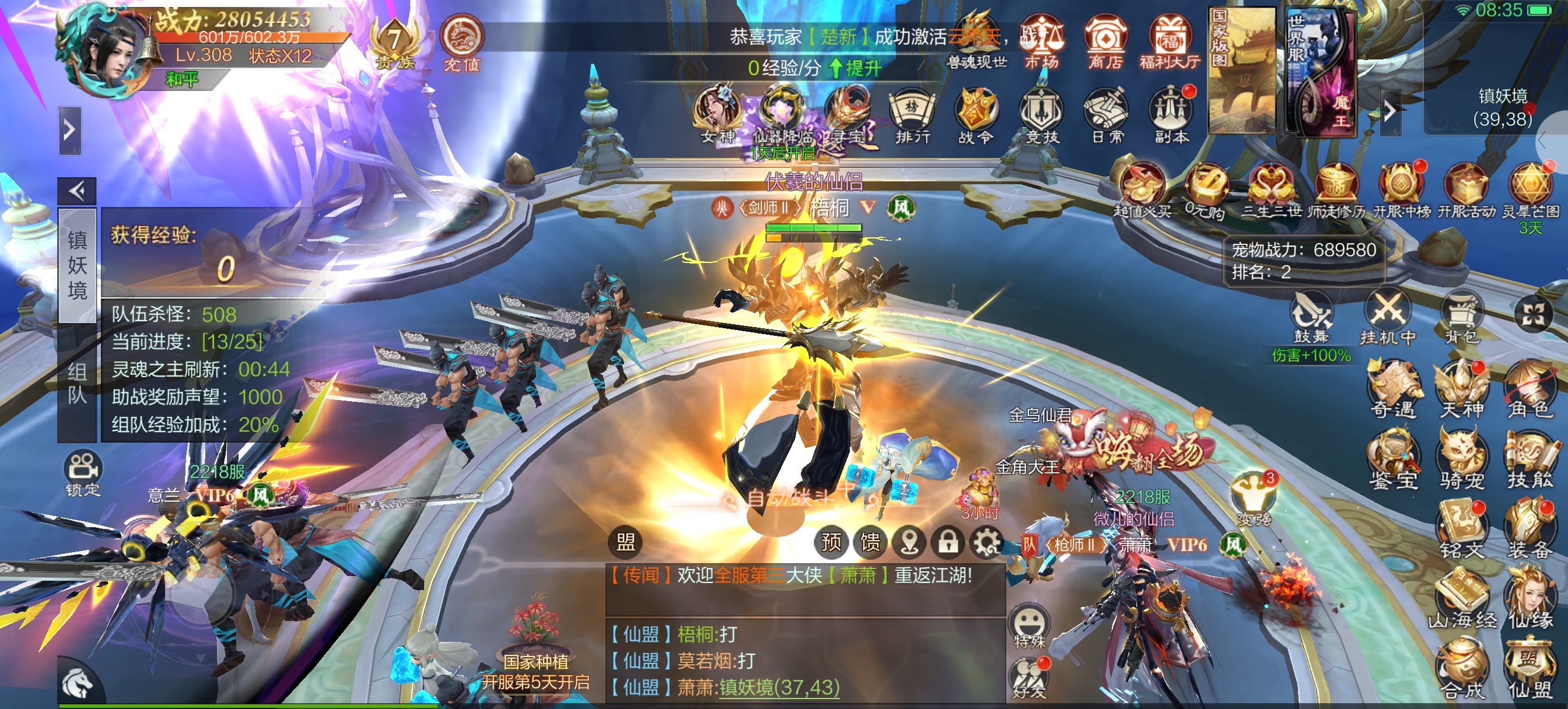Open chat settings gear icon
Screen dimensions: 1568x709
(986, 542)
